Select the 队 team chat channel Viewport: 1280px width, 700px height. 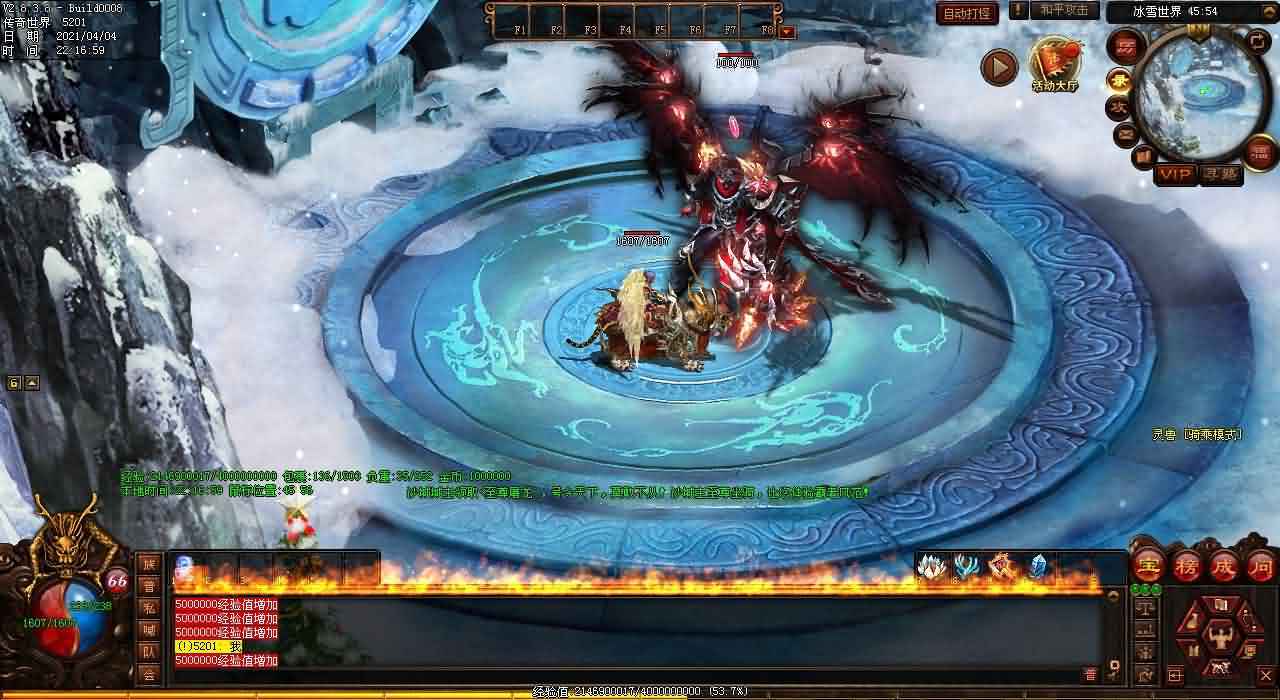click(149, 652)
